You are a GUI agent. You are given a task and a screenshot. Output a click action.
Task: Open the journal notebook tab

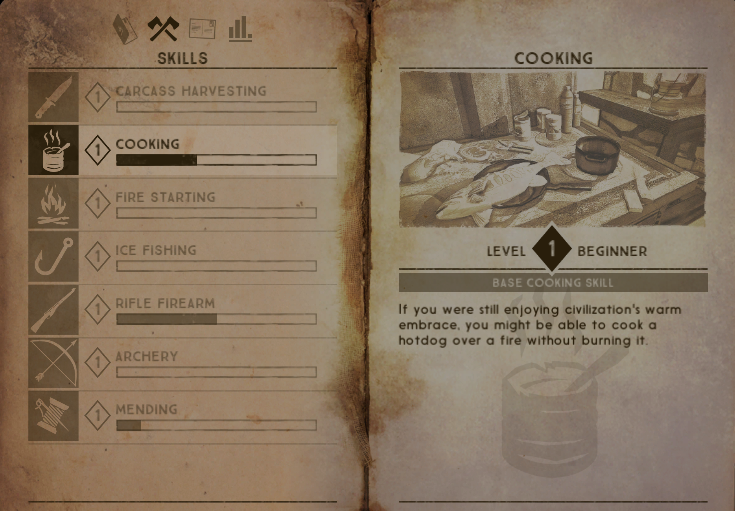pyautogui.click(x=125, y=29)
